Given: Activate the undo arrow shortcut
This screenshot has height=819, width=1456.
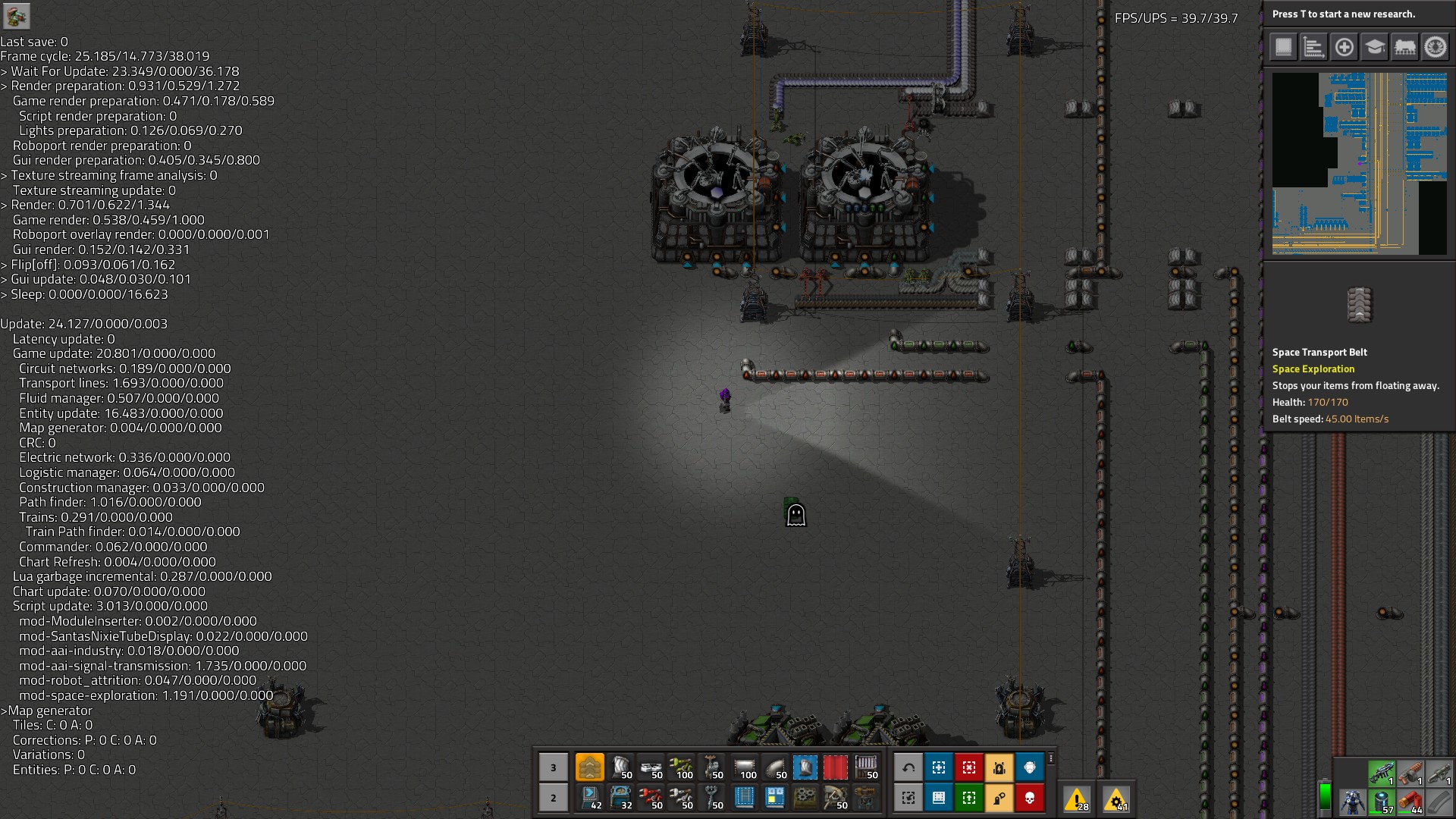Looking at the screenshot, I should point(908,767).
